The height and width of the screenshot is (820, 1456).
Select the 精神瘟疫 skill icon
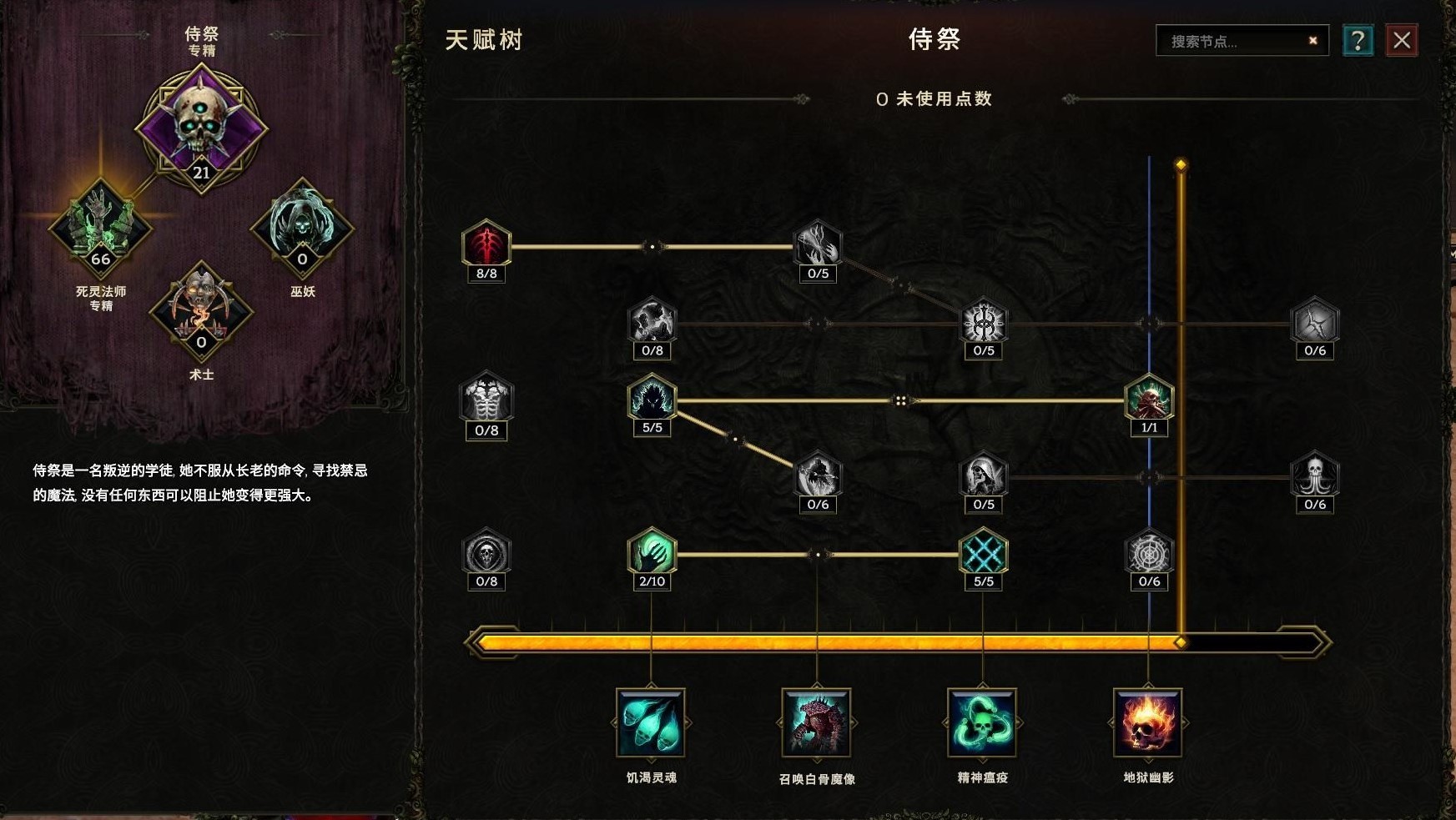pyautogui.click(x=982, y=724)
